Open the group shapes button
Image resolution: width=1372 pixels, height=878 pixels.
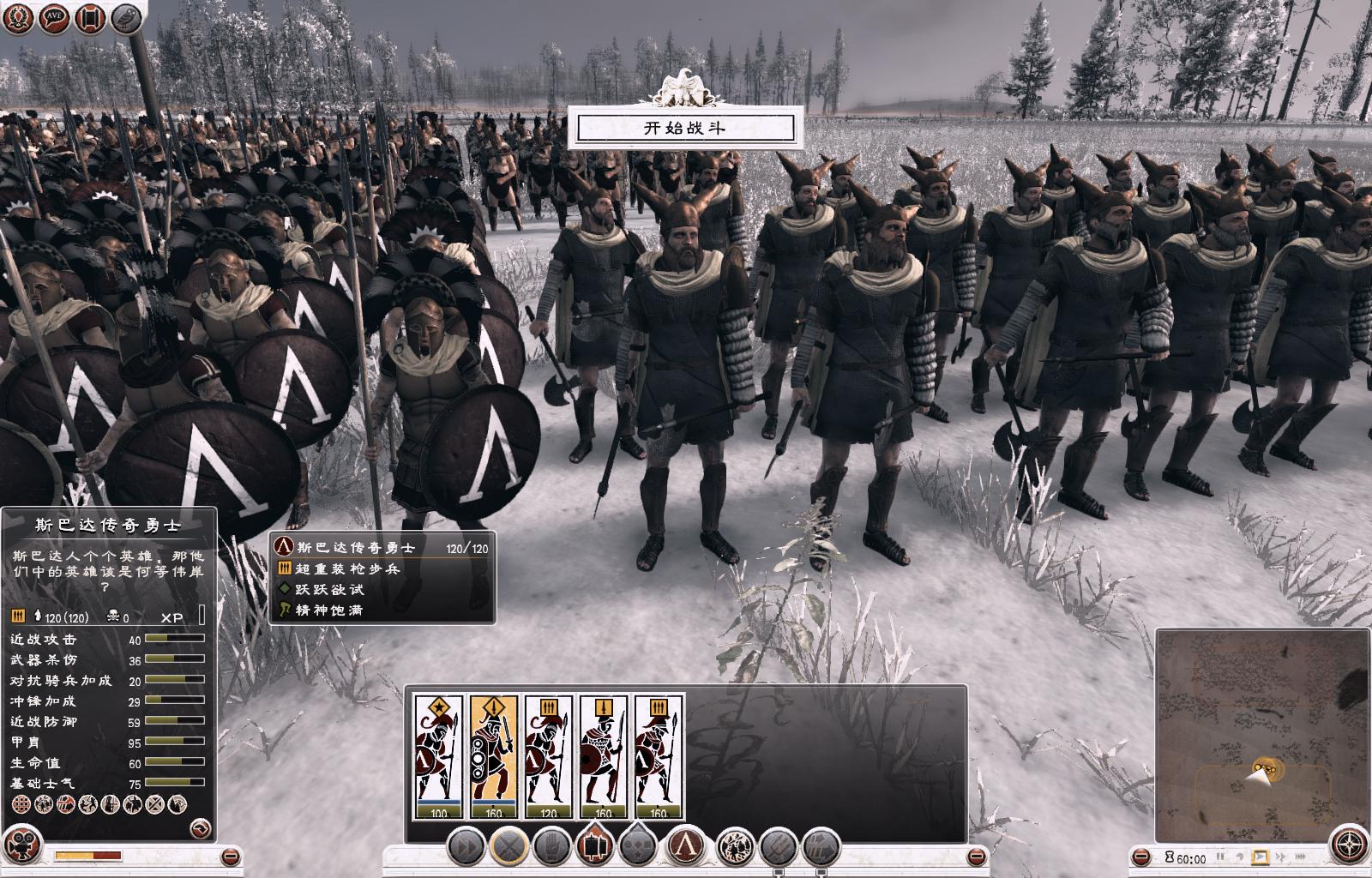[640, 847]
